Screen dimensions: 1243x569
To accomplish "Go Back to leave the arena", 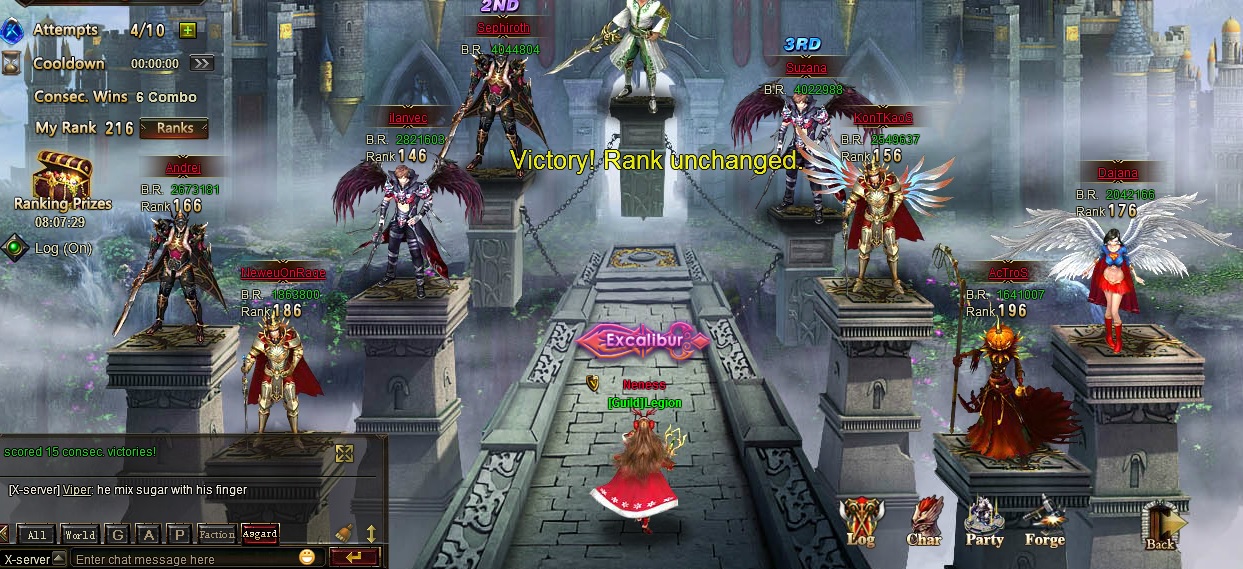I will click(1163, 524).
